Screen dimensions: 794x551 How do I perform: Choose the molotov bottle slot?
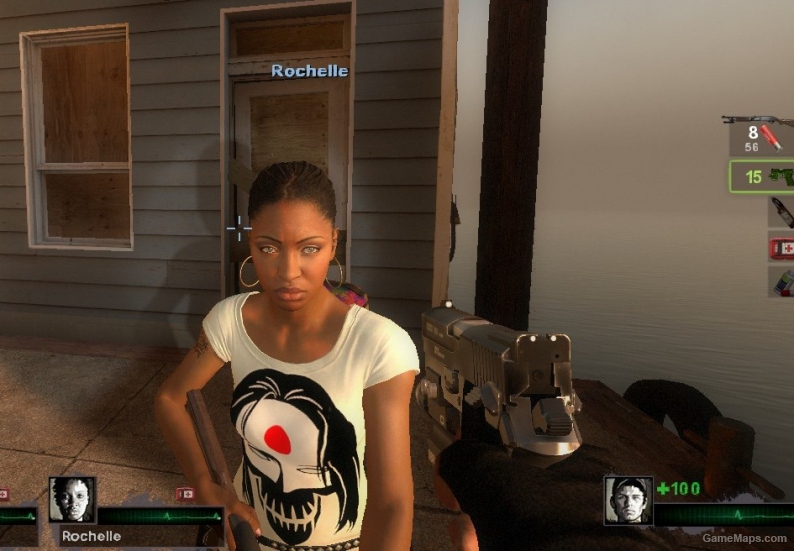781,212
